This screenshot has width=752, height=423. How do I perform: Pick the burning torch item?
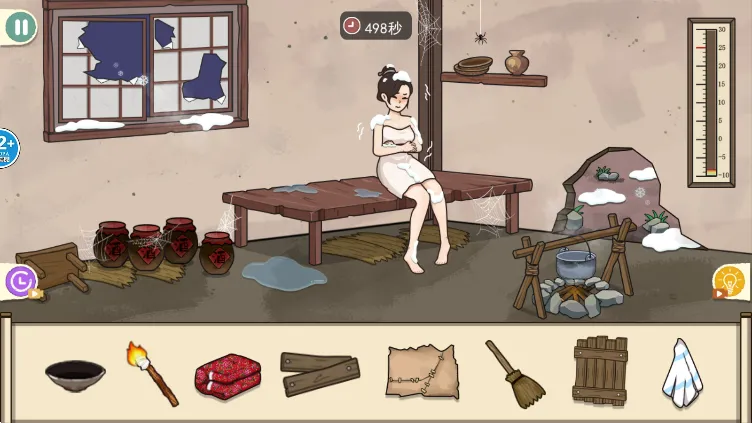(x=151, y=372)
